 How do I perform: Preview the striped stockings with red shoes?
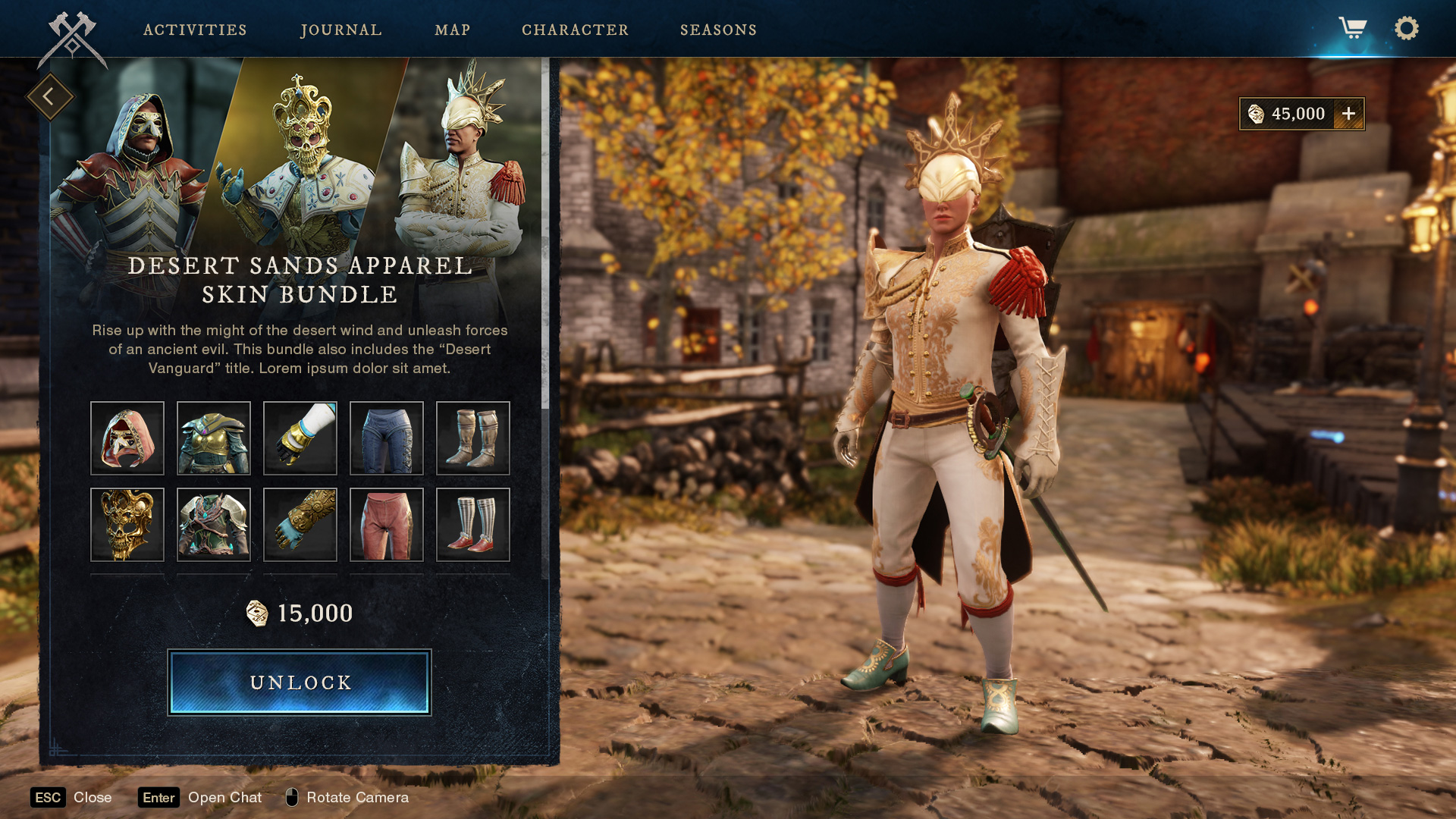pyautogui.click(x=473, y=525)
